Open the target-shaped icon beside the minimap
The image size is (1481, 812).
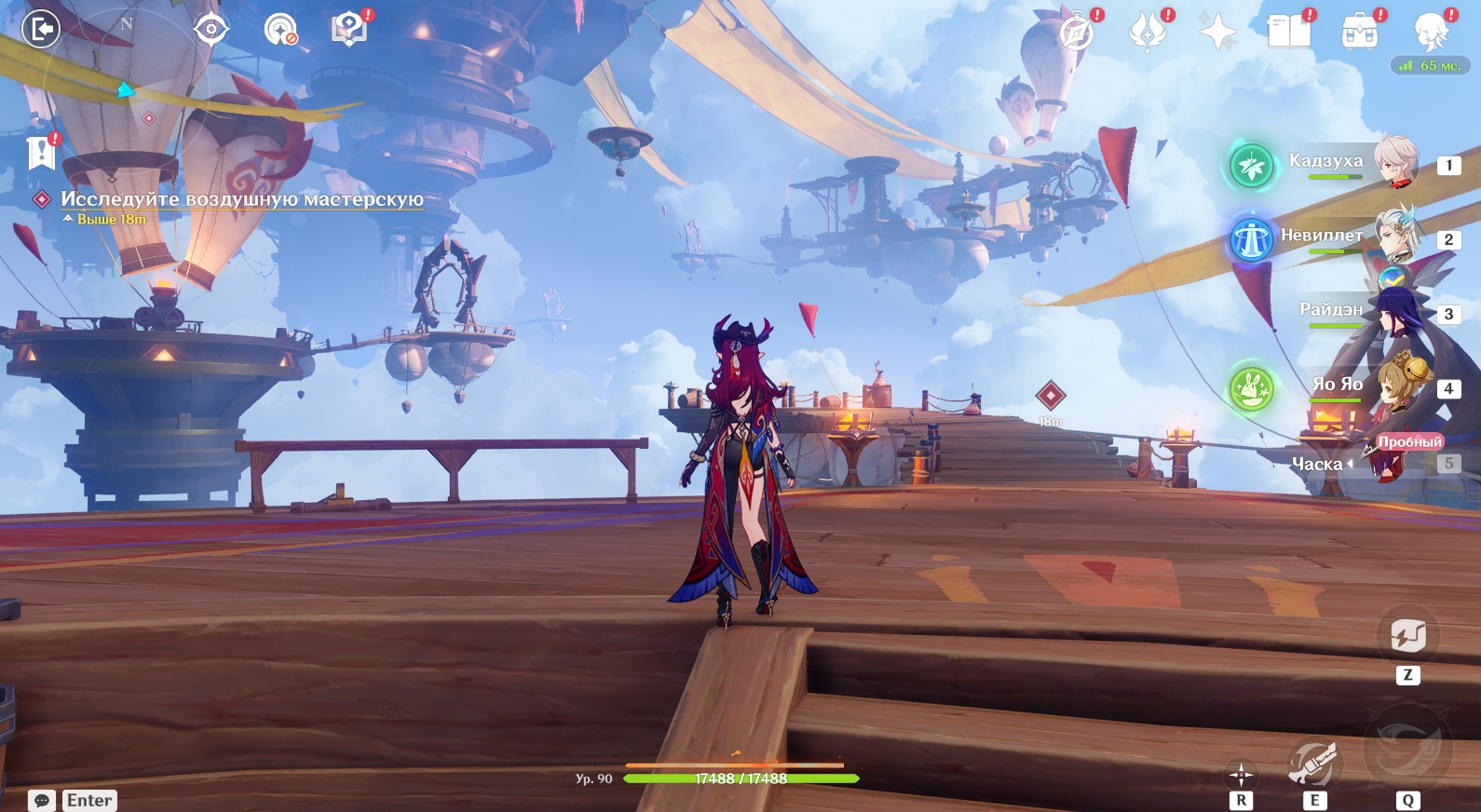click(211, 30)
